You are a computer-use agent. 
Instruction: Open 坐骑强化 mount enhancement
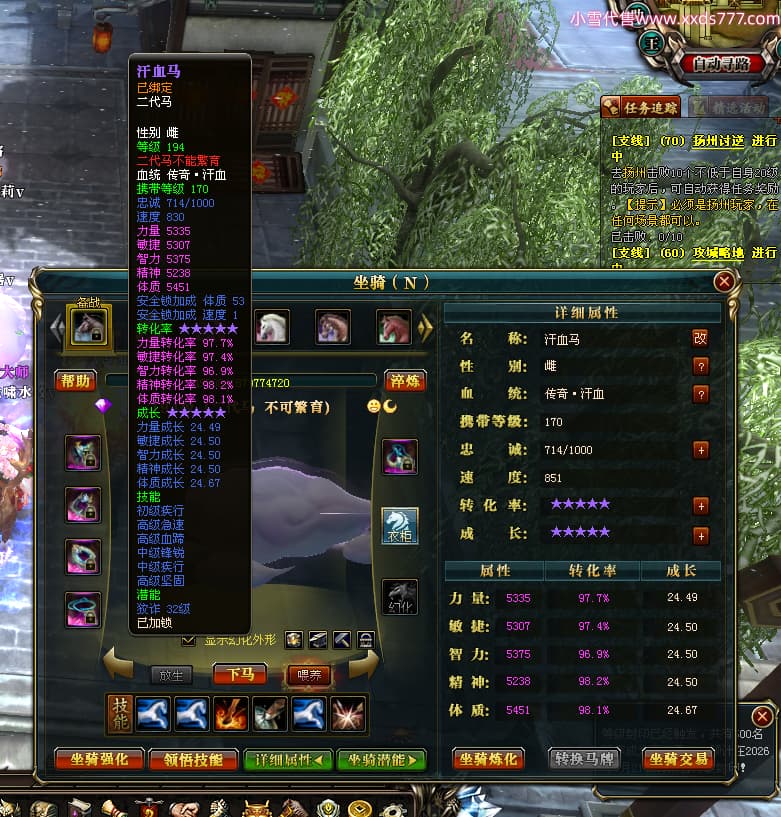(99, 759)
